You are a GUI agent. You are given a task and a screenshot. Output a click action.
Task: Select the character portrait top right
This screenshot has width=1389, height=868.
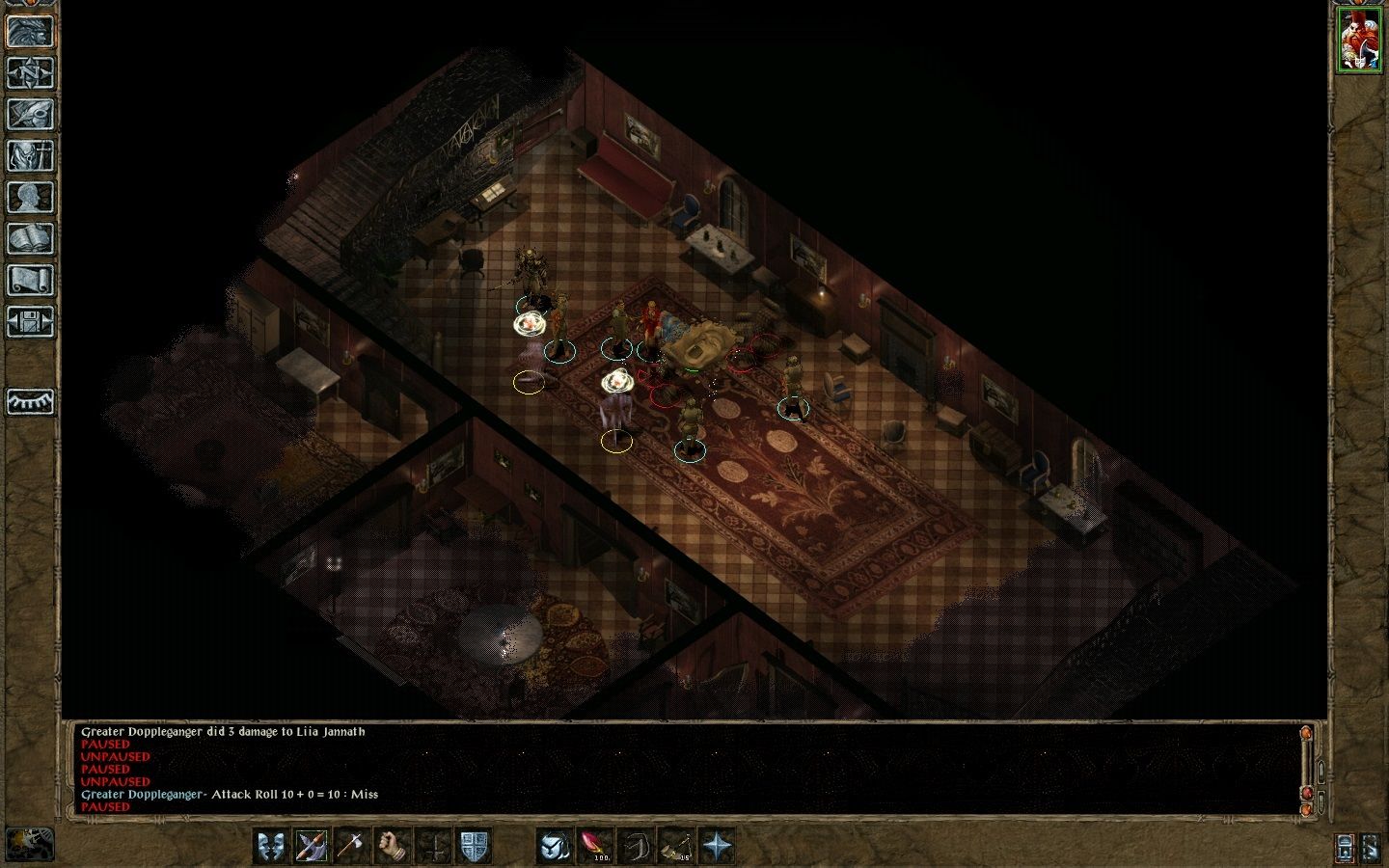click(1361, 39)
